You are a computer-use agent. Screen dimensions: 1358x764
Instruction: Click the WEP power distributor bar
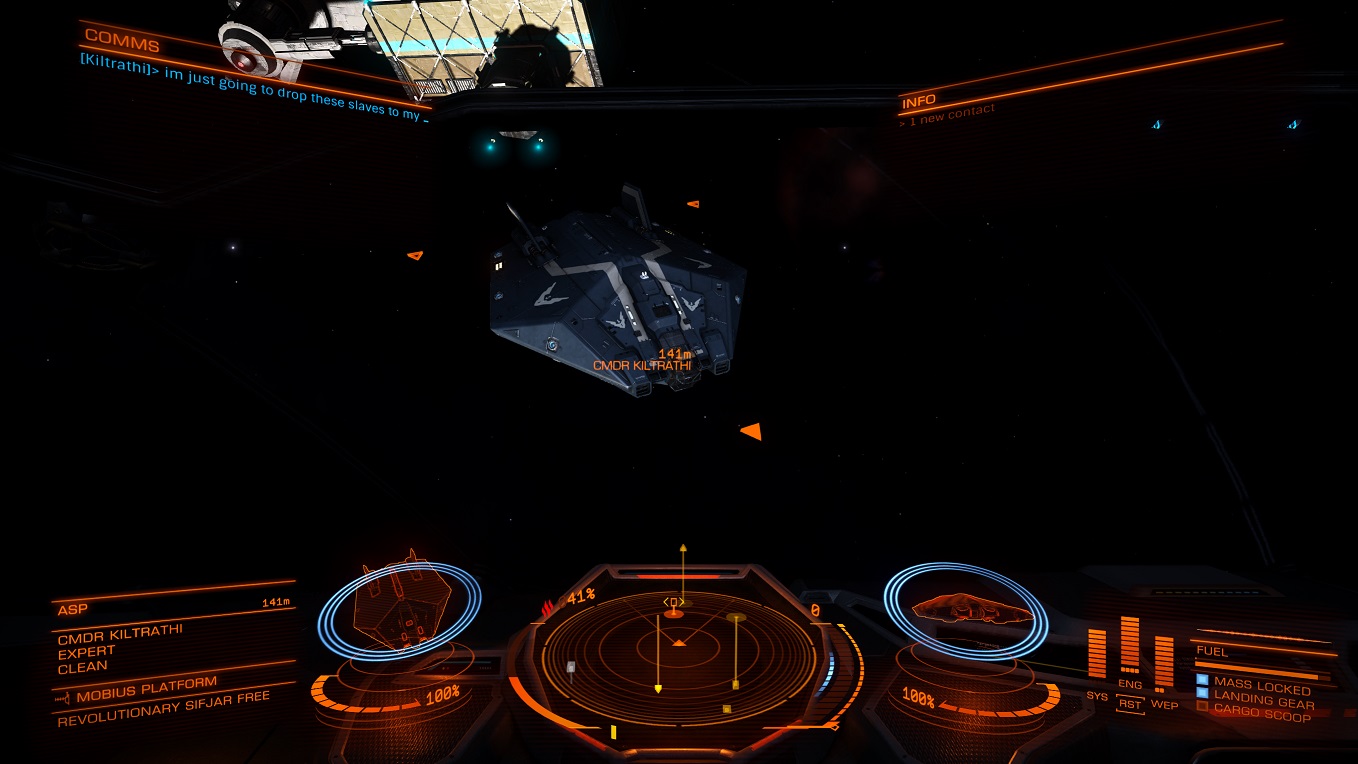tap(1163, 660)
